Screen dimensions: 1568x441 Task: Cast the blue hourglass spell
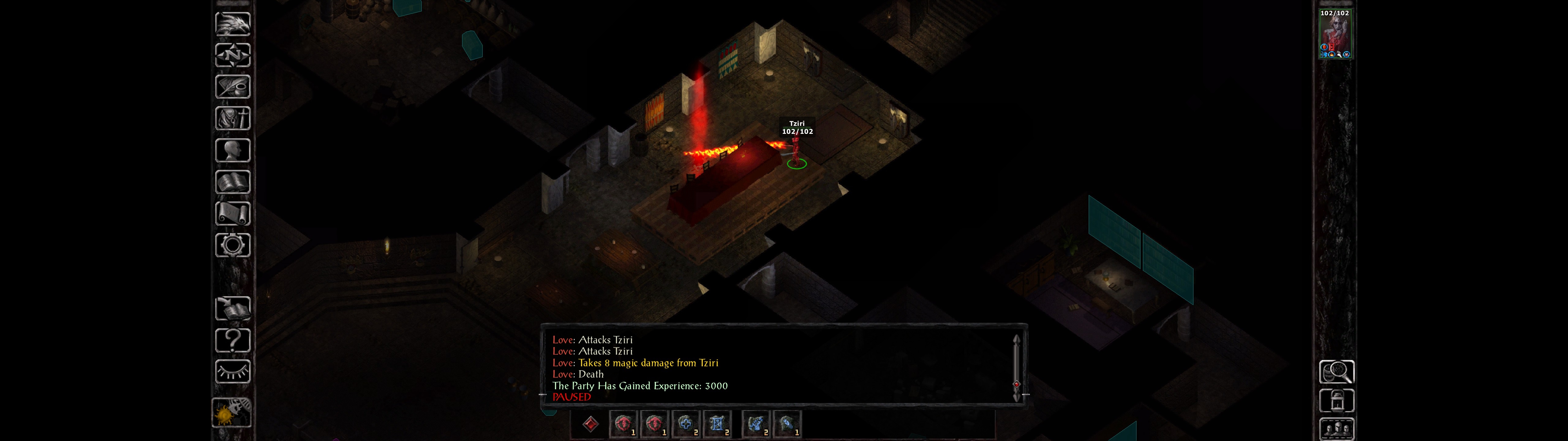point(717,424)
